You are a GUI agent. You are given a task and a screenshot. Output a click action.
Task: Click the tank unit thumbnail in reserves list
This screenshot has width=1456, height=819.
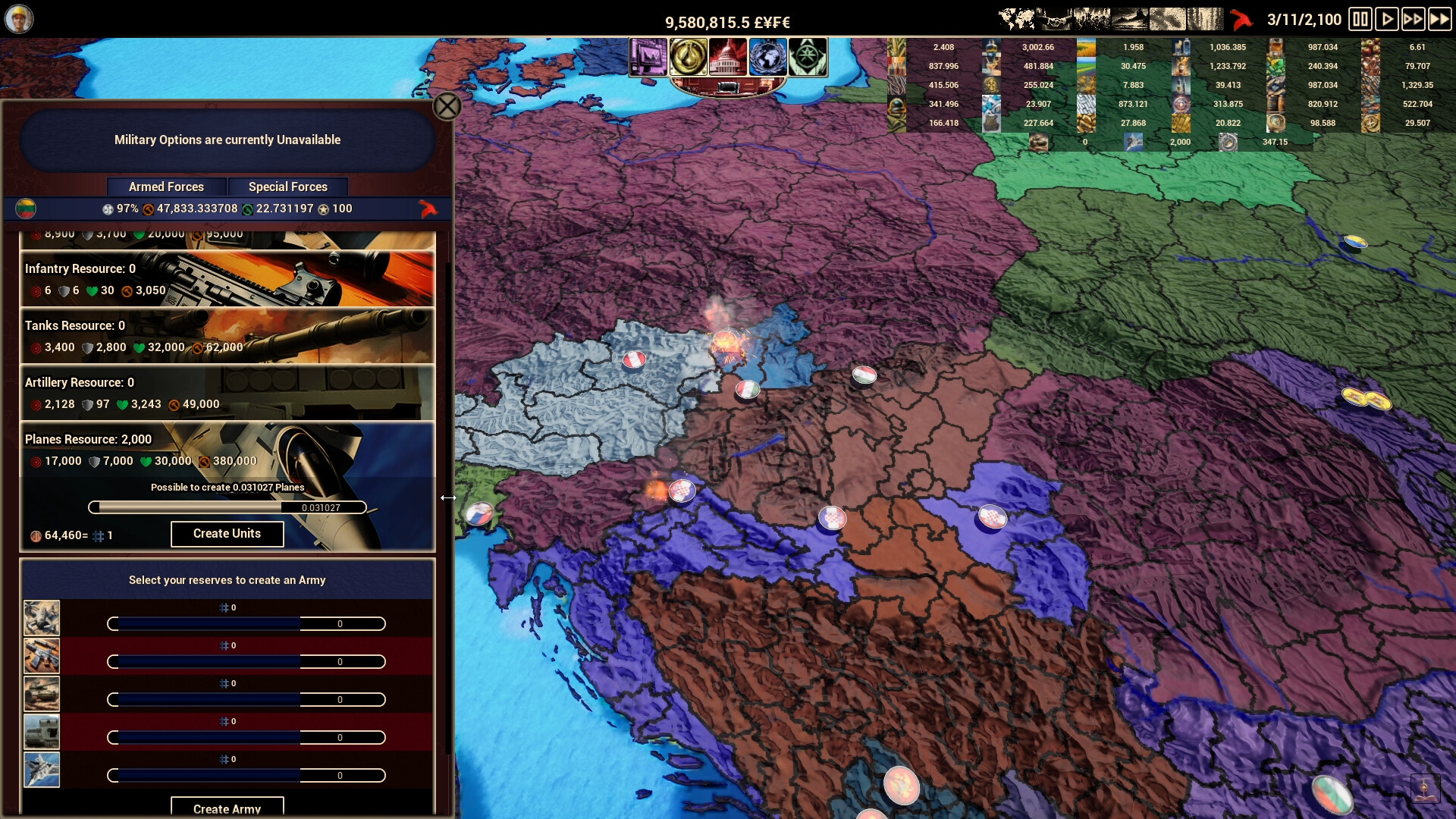pos(42,692)
